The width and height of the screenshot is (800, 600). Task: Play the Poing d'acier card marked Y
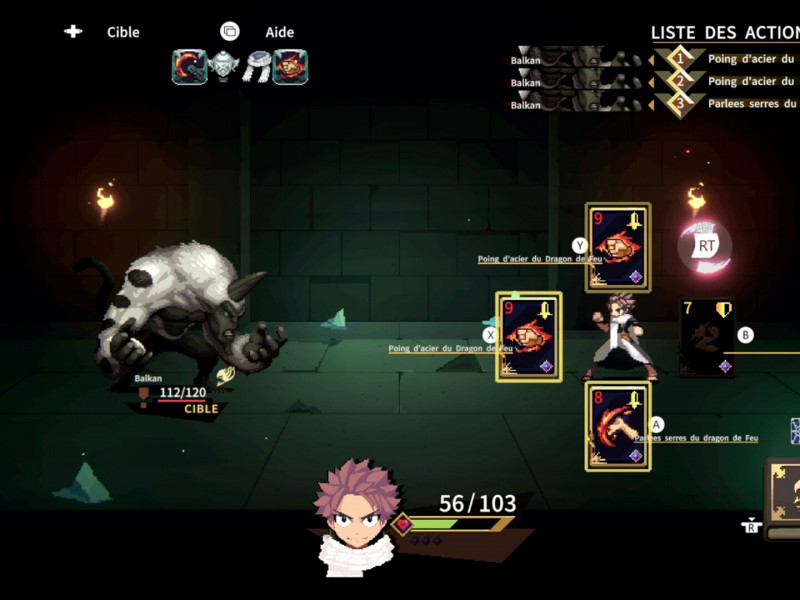coord(618,247)
